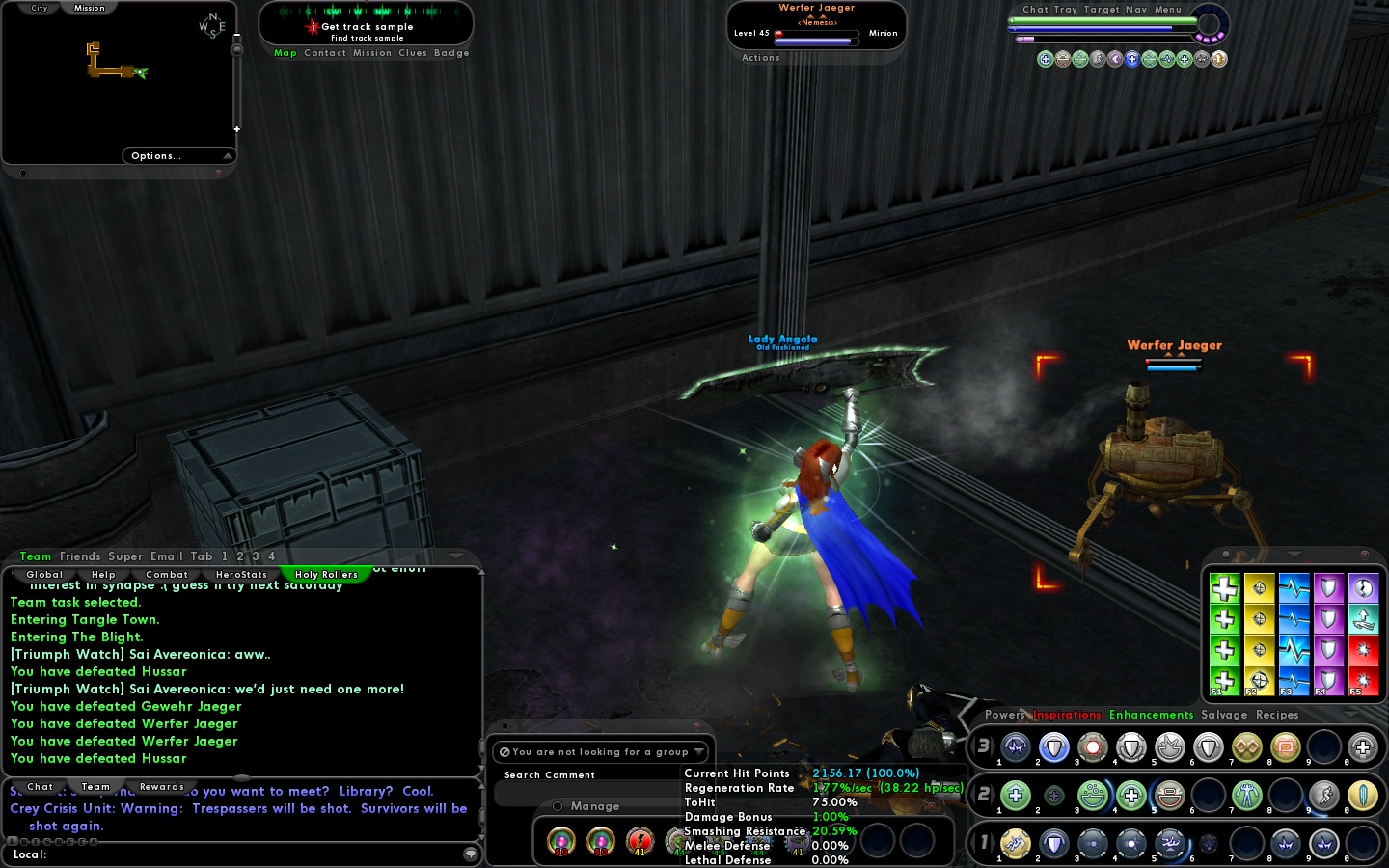The width and height of the screenshot is (1389, 868).
Task: Open the main Menu
Action: point(1167,10)
